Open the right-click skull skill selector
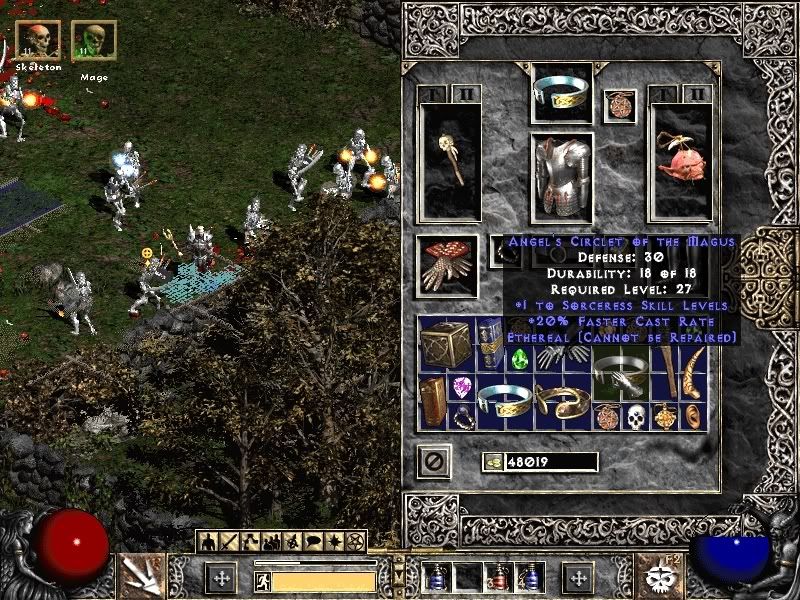 click(x=661, y=573)
